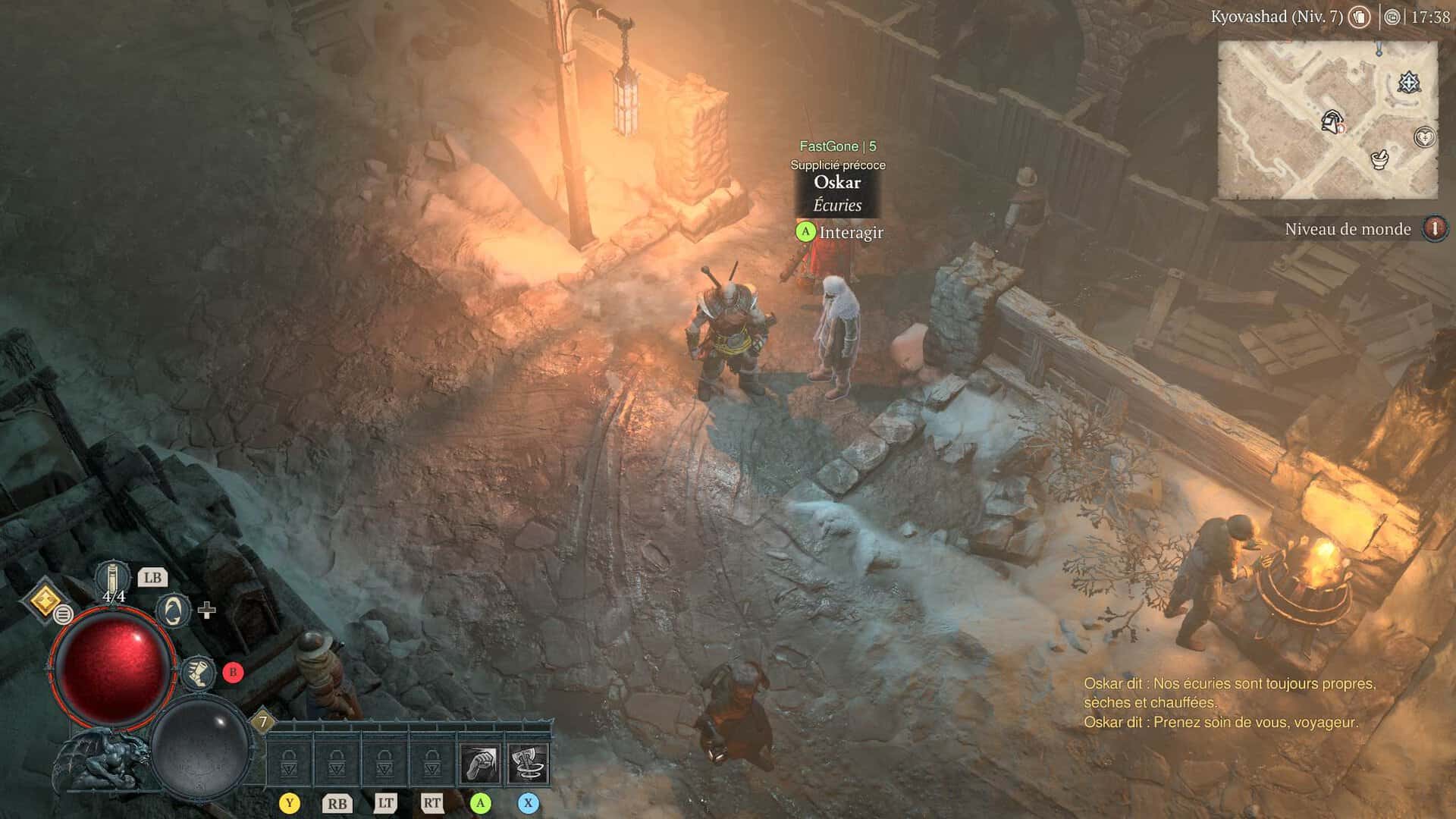Open the Niveau de monde indicator
Viewport: 1456px width, 819px height.
[x=1434, y=228]
